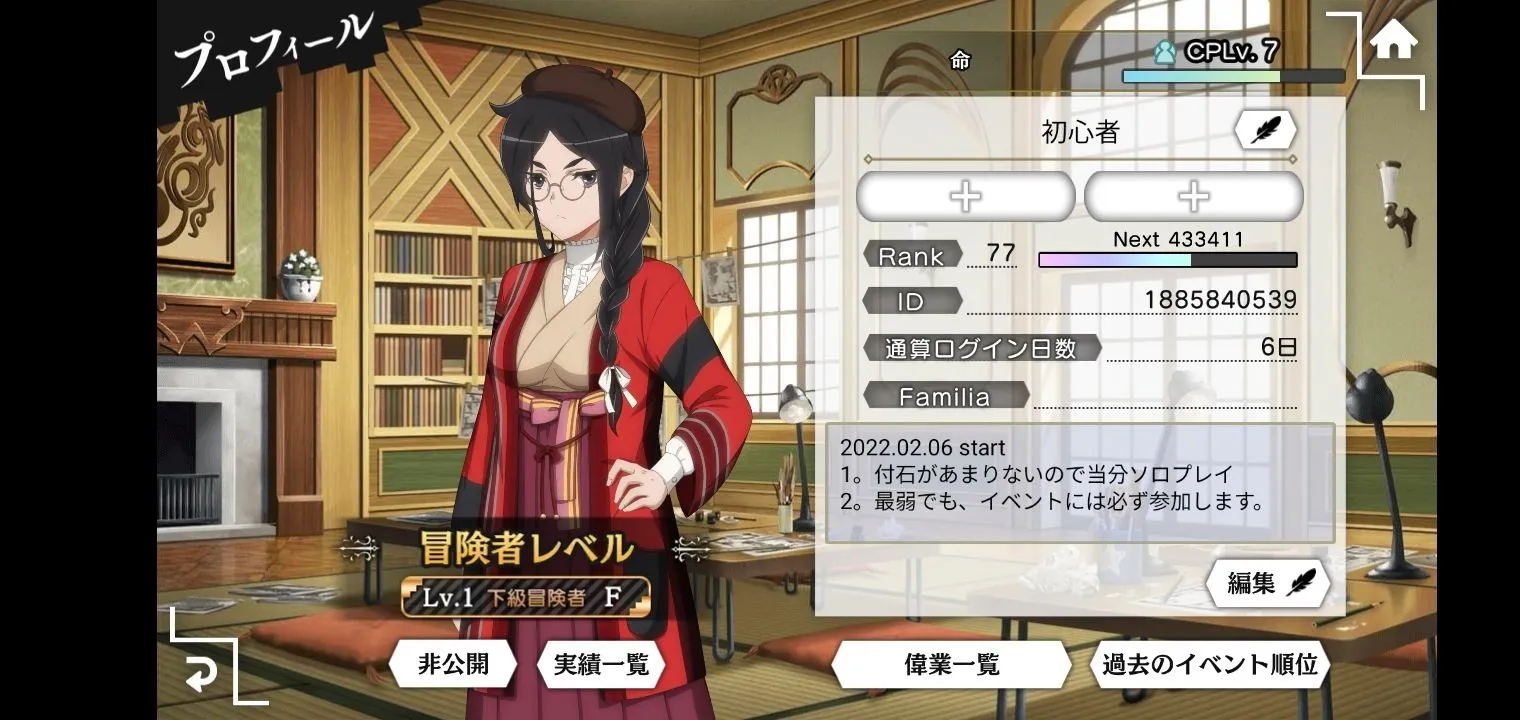Image resolution: width=1520 pixels, height=720 pixels.
Task: Toggle the 非公開 privacy button
Action: 452,664
